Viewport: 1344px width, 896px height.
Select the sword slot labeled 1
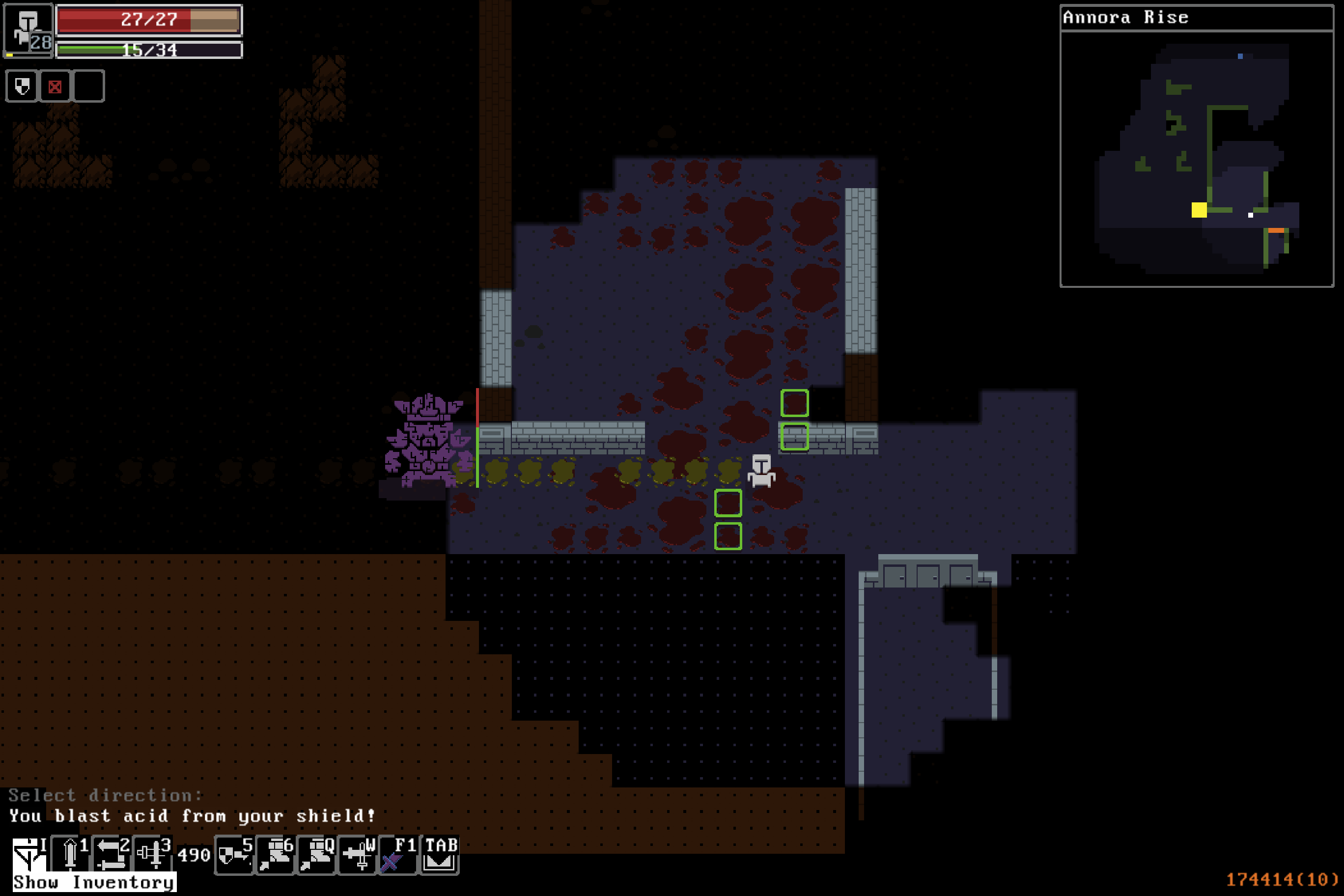70,854
